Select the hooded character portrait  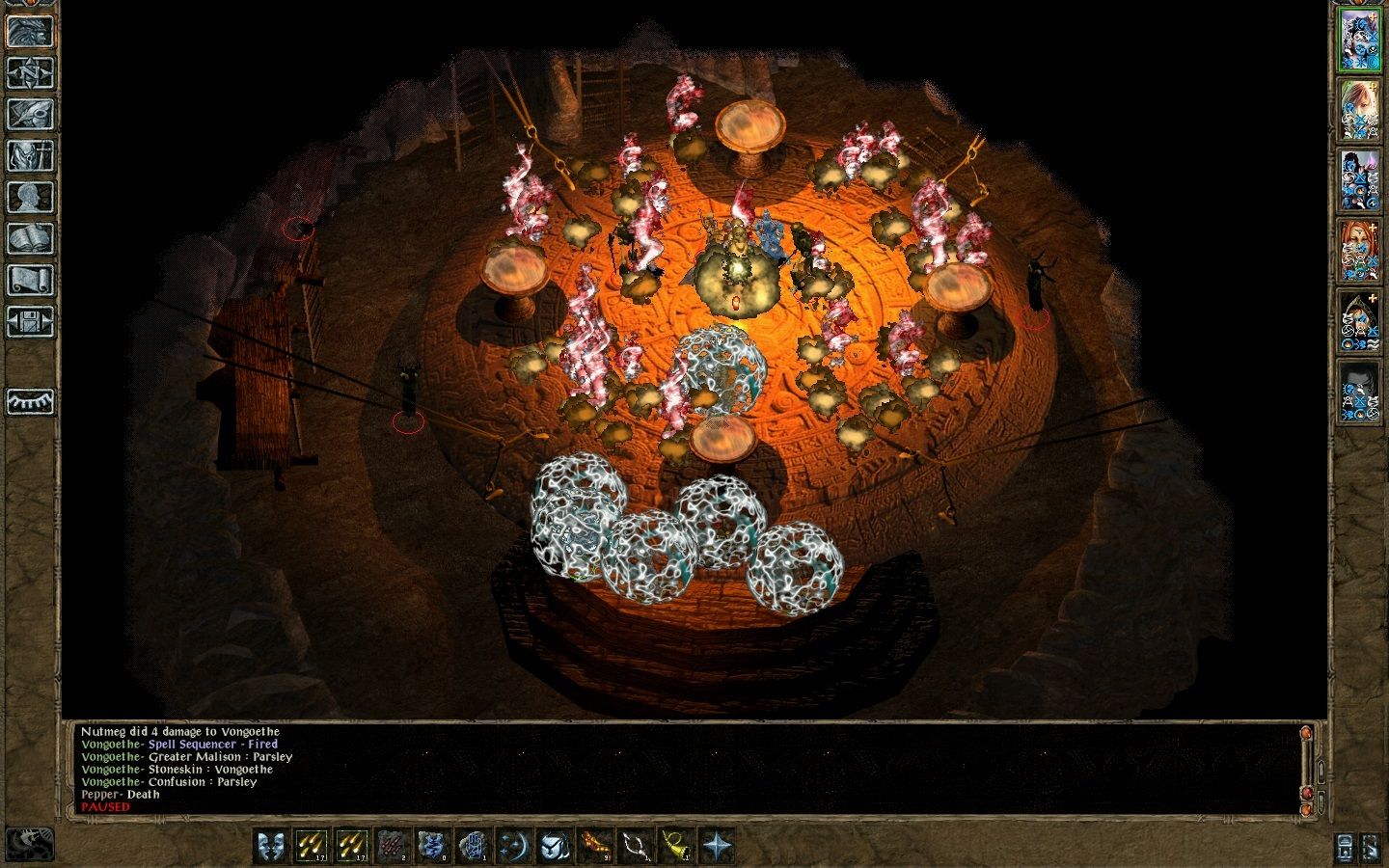click(1359, 320)
